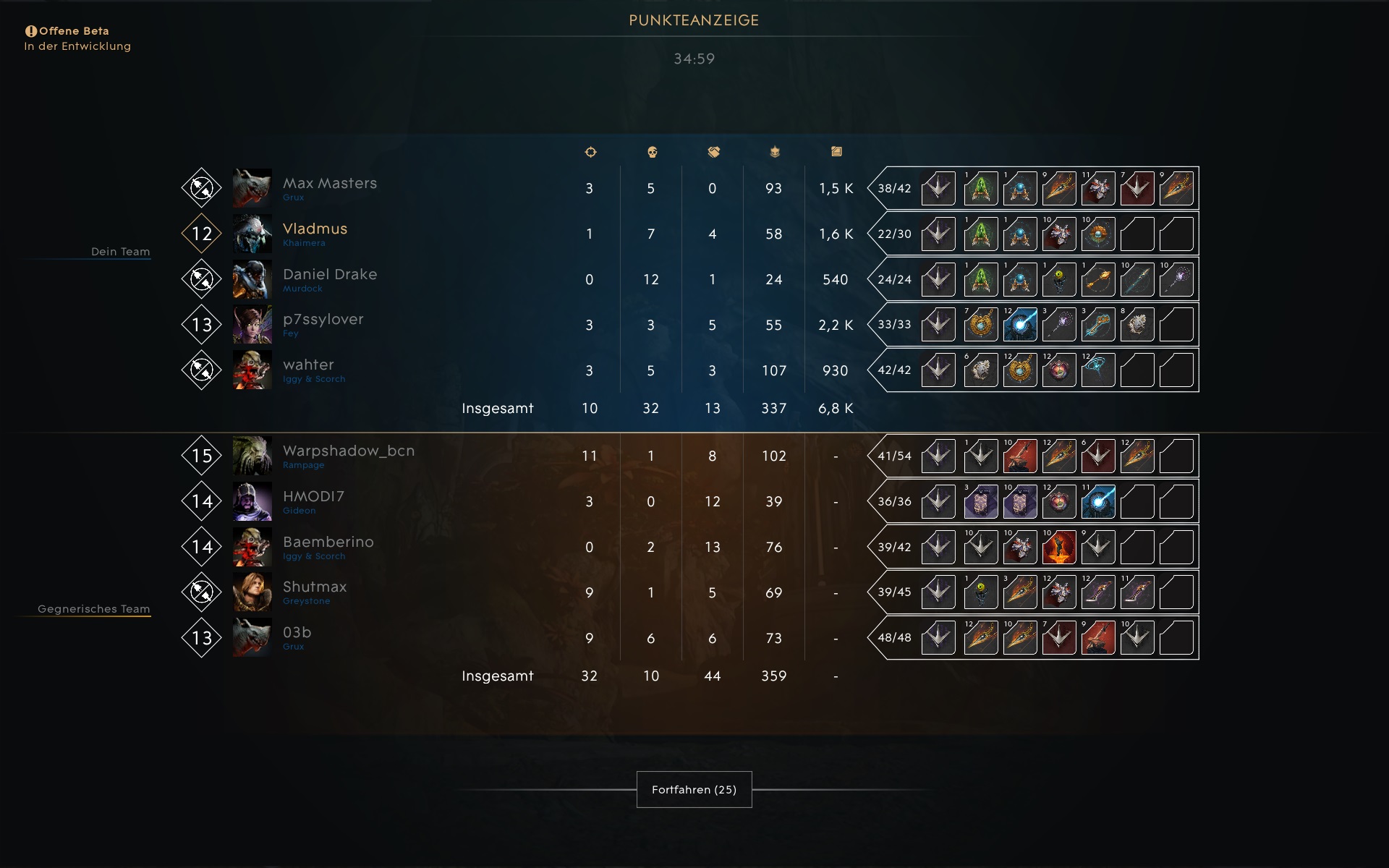1389x868 pixels.
Task: Select Vladmus's Khaimera hero portrait
Action: [x=252, y=234]
